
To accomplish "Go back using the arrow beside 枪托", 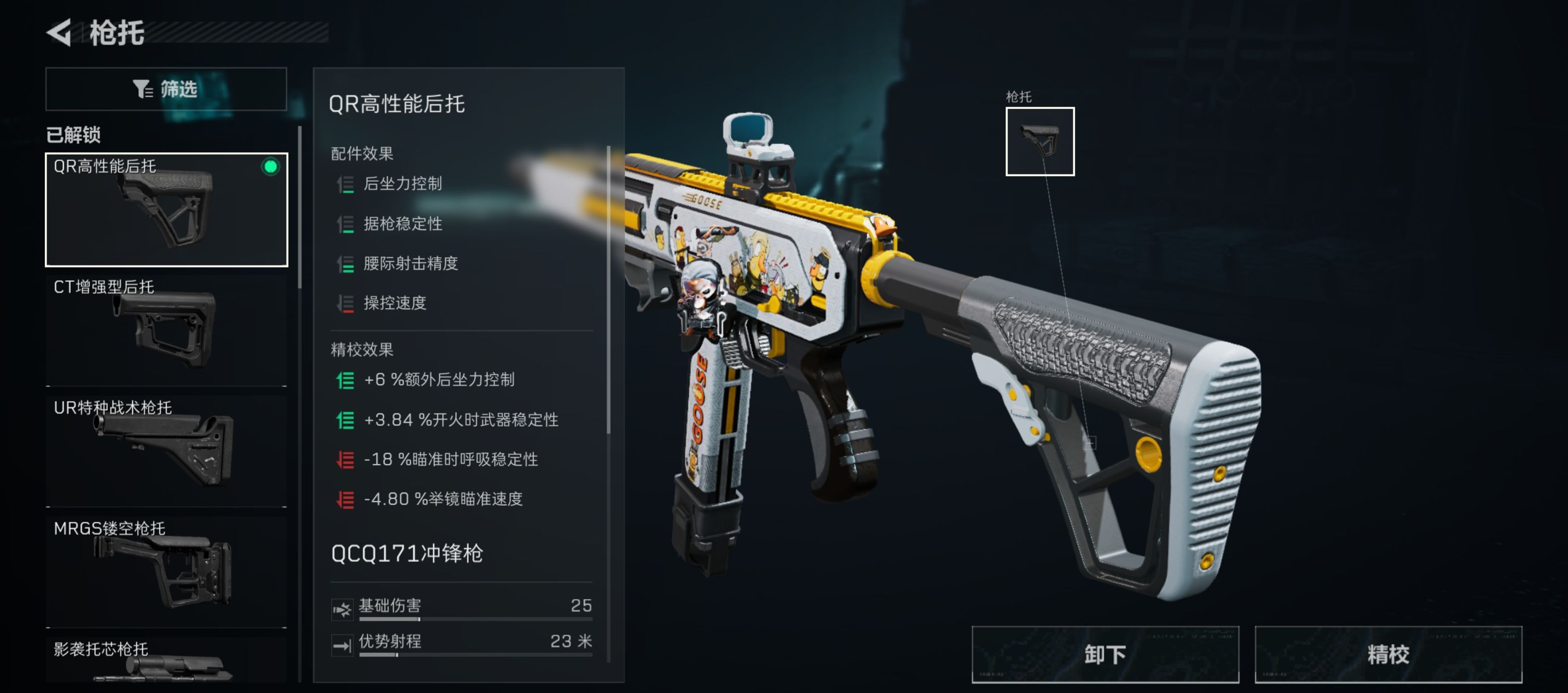I will coord(60,33).
